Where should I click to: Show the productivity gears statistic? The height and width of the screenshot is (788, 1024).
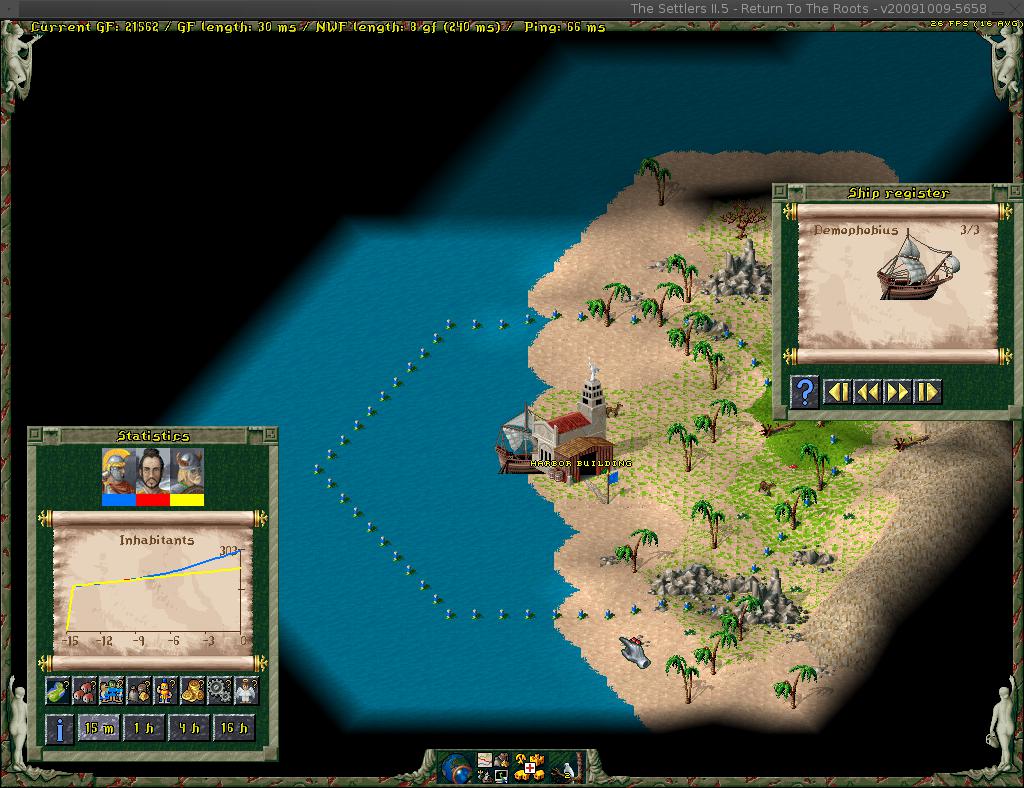(x=220, y=690)
